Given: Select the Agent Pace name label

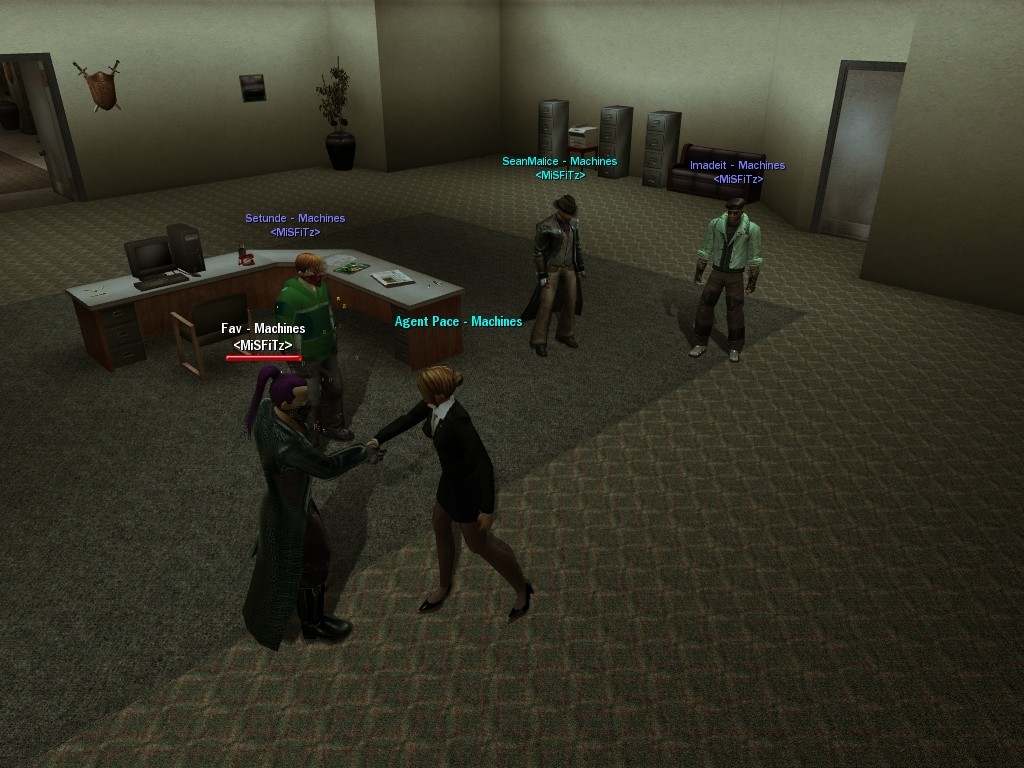Looking at the screenshot, I should [x=458, y=321].
